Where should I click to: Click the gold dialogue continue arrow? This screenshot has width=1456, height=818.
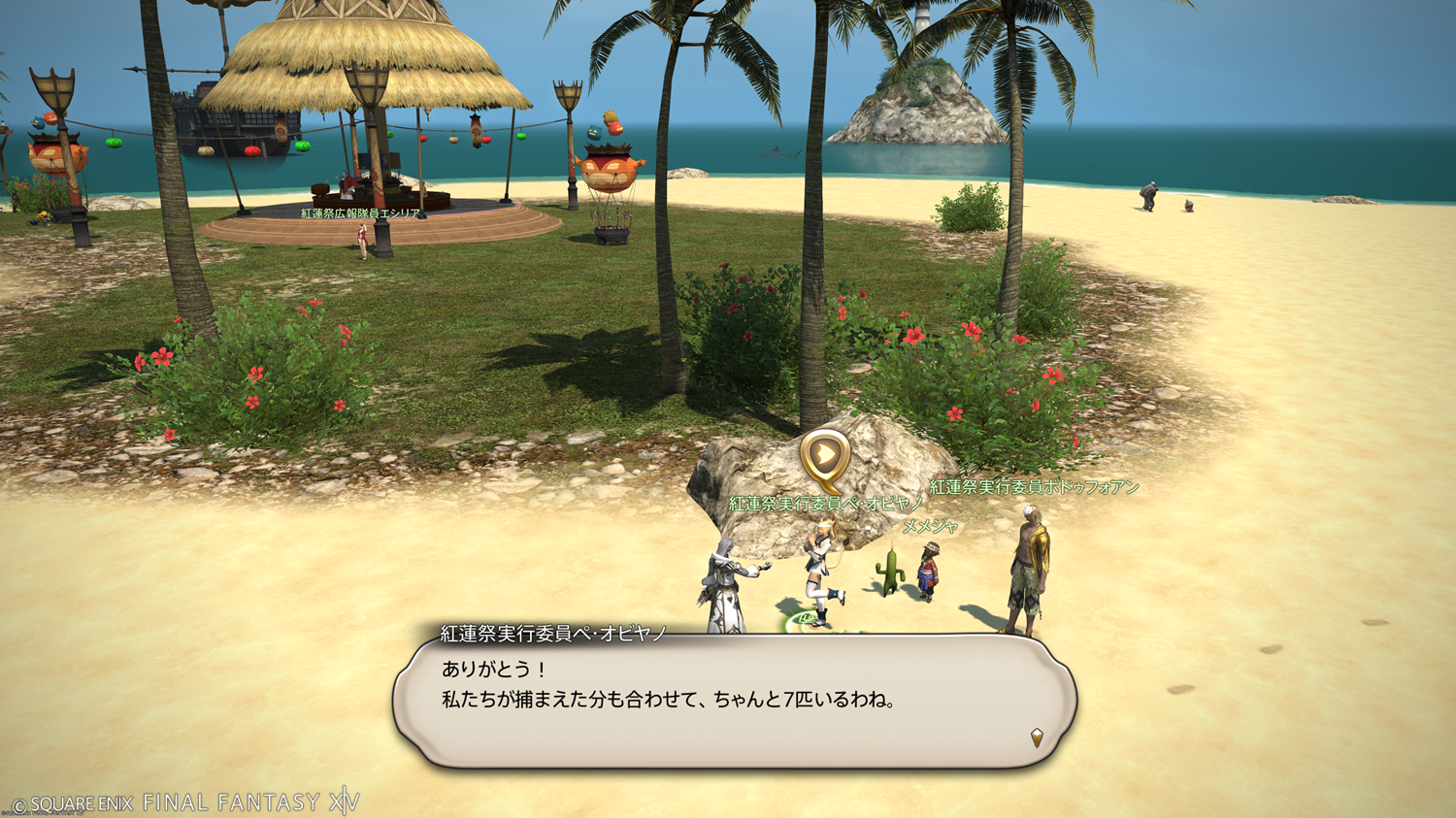click(1037, 738)
